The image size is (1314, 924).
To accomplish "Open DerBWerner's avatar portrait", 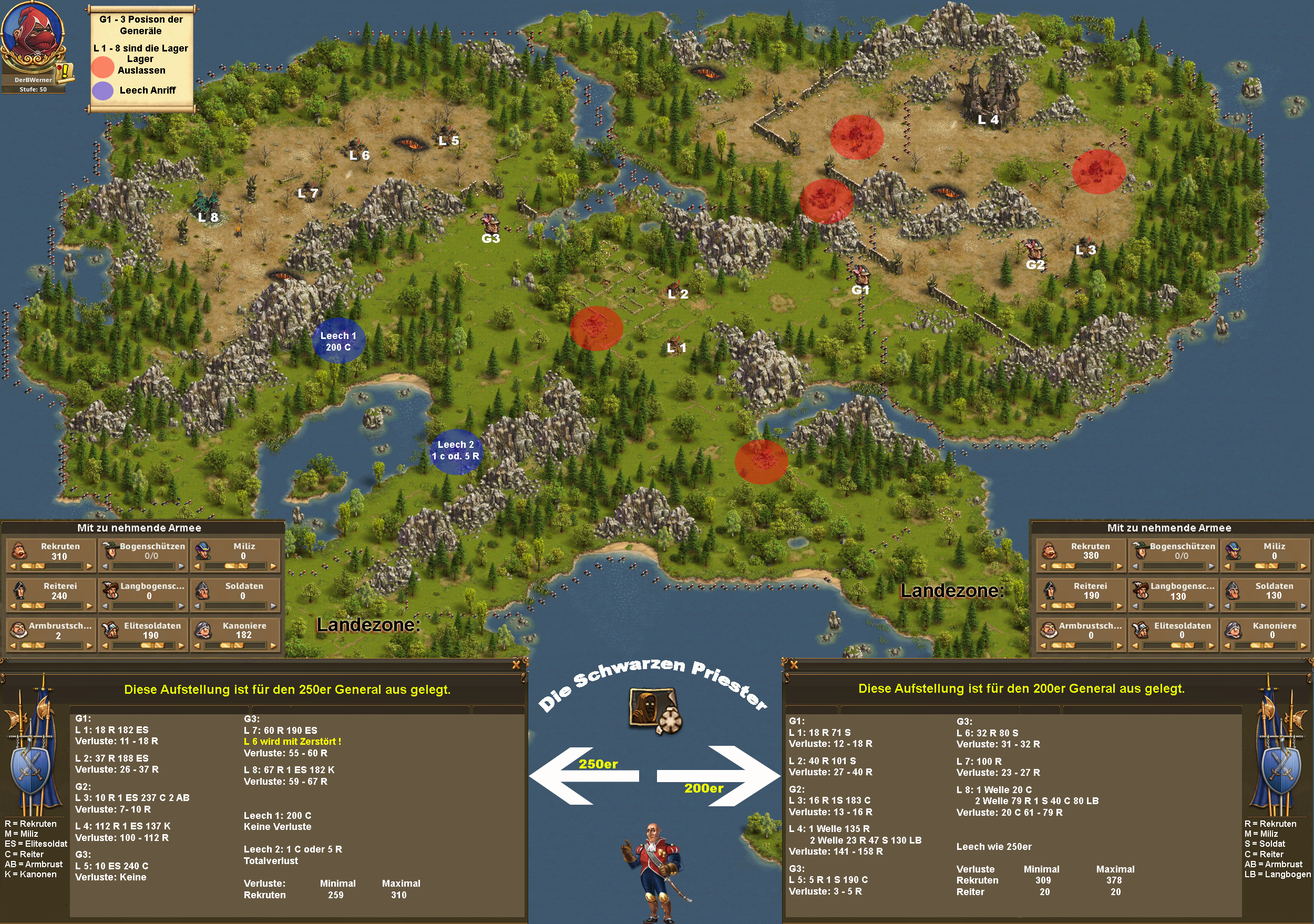I will (x=32, y=38).
